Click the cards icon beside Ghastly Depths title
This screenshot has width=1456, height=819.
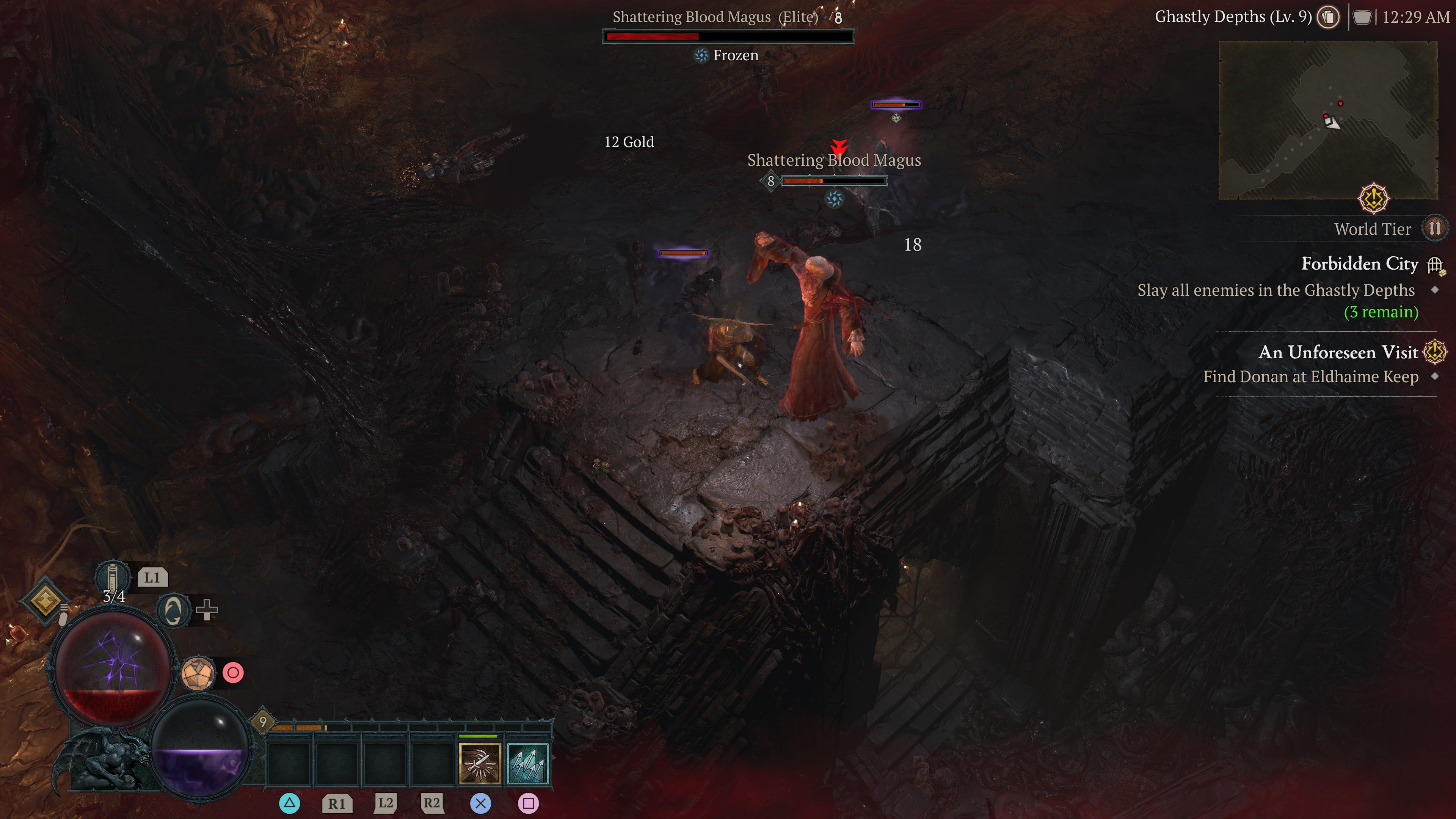click(1328, 17)
